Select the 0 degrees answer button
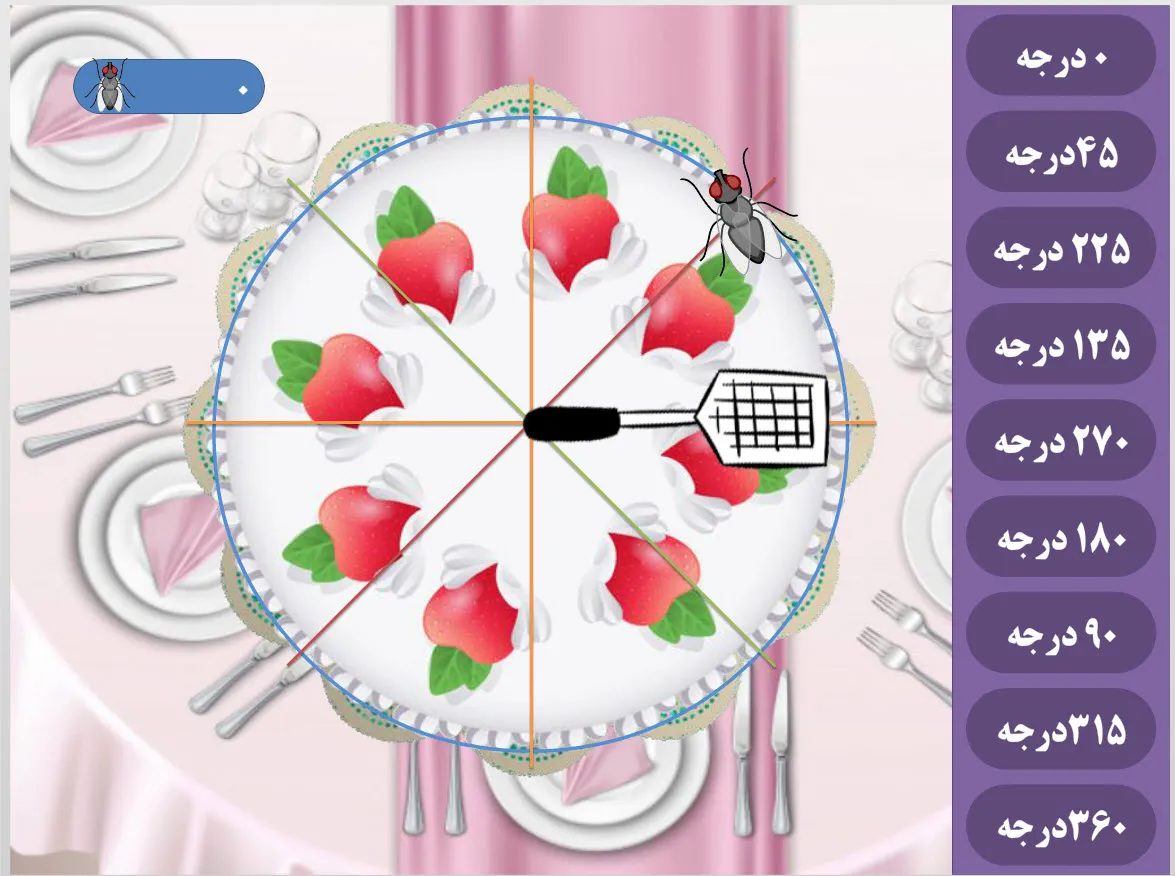1175x876 pixels. coord(1061,57)
